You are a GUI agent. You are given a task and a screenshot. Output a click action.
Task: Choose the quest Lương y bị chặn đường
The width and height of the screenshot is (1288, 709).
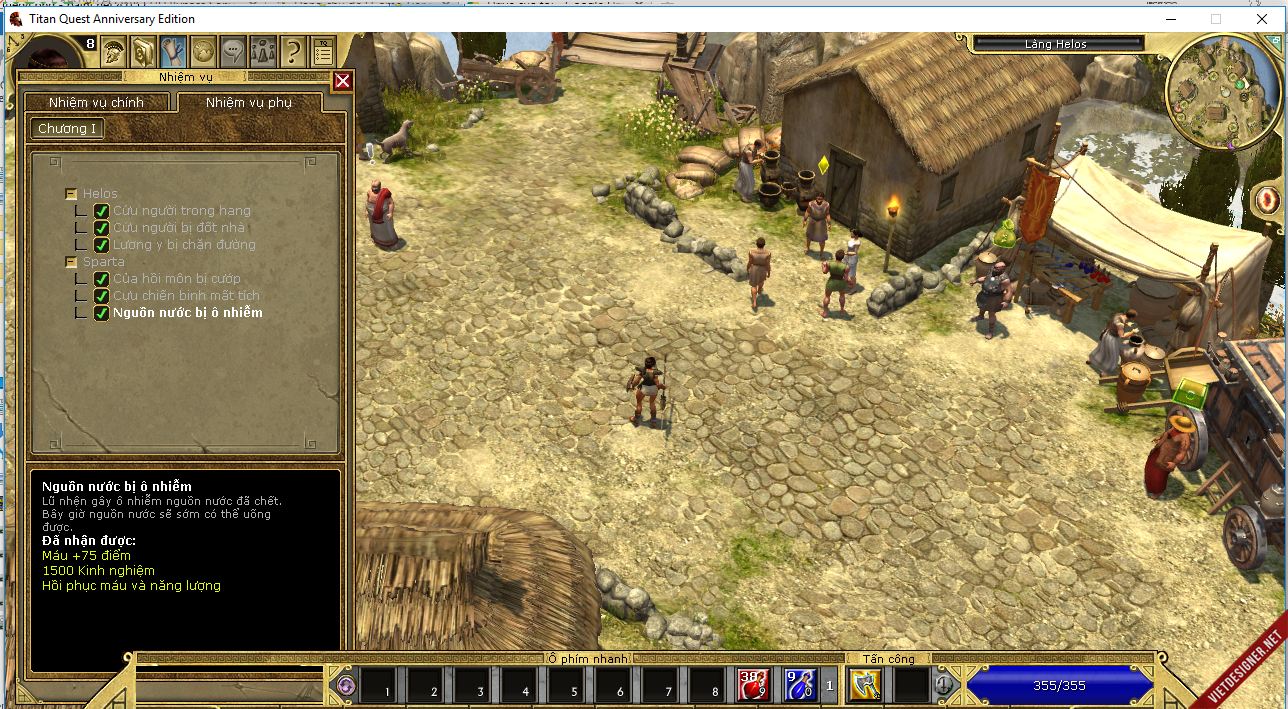pyautogui.click(x=184, y=245)
